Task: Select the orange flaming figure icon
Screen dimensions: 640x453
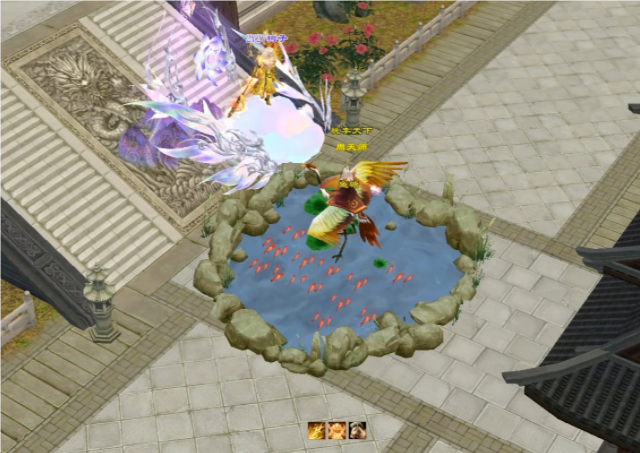Action: [x=337, y=431]
